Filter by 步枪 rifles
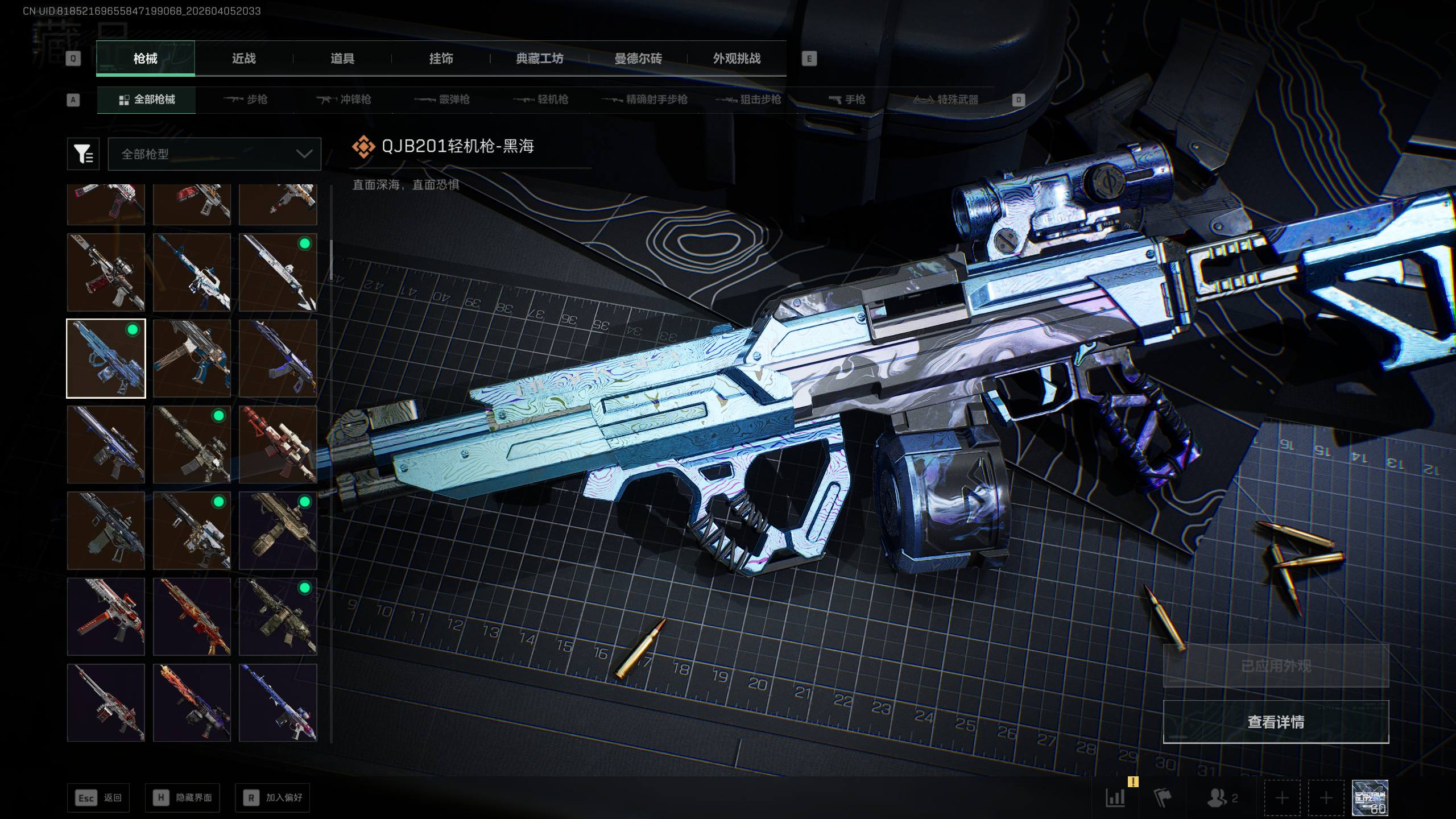Screen dimensions: 1456x819 point(246,100)
